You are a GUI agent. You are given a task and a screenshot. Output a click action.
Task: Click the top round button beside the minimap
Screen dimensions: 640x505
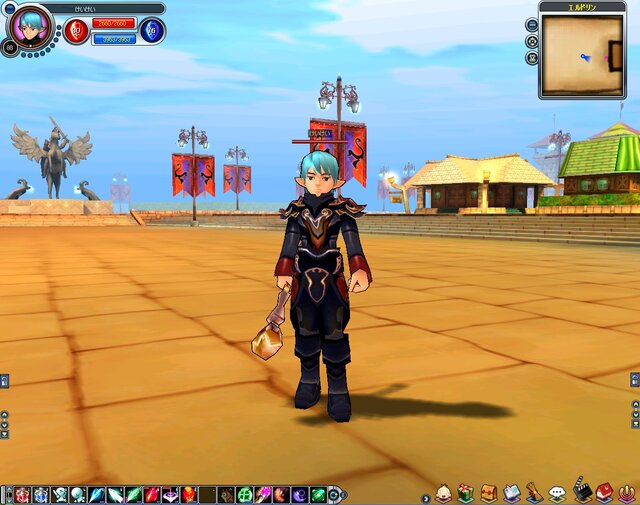tap(532, 25)
